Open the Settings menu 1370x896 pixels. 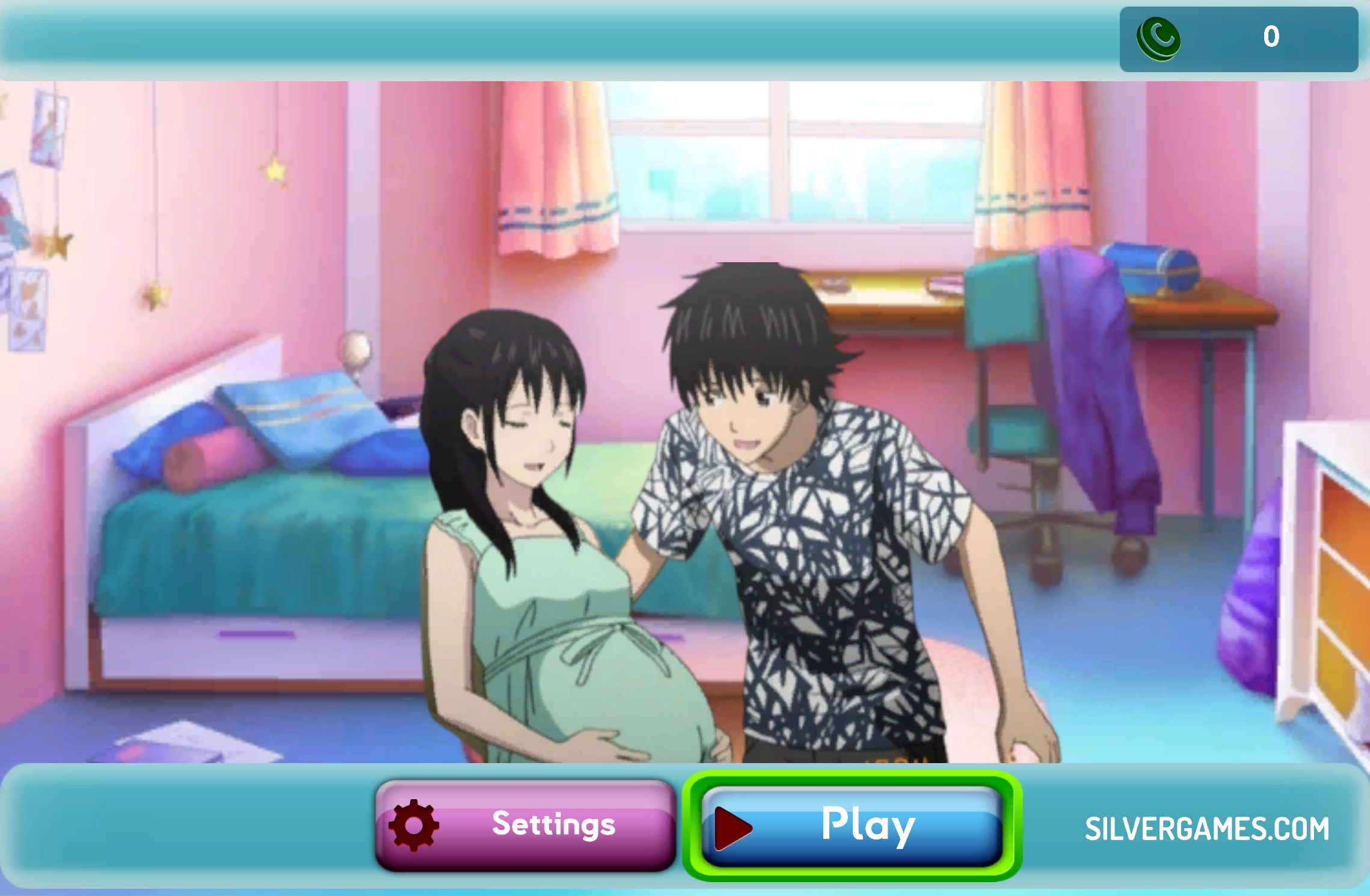point(526,824)
